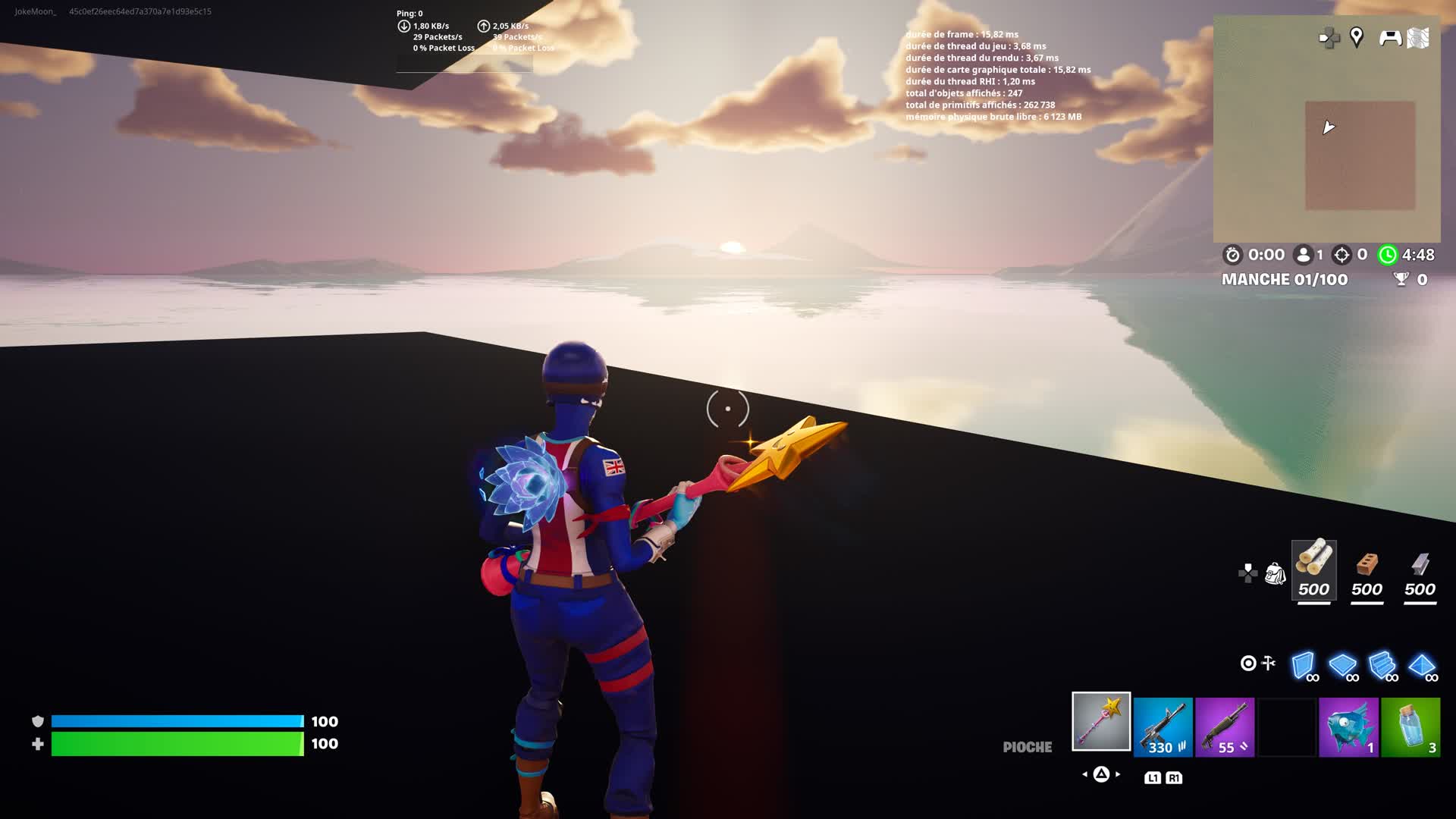Select the star wand pickaxe slot

point(1101,721)
